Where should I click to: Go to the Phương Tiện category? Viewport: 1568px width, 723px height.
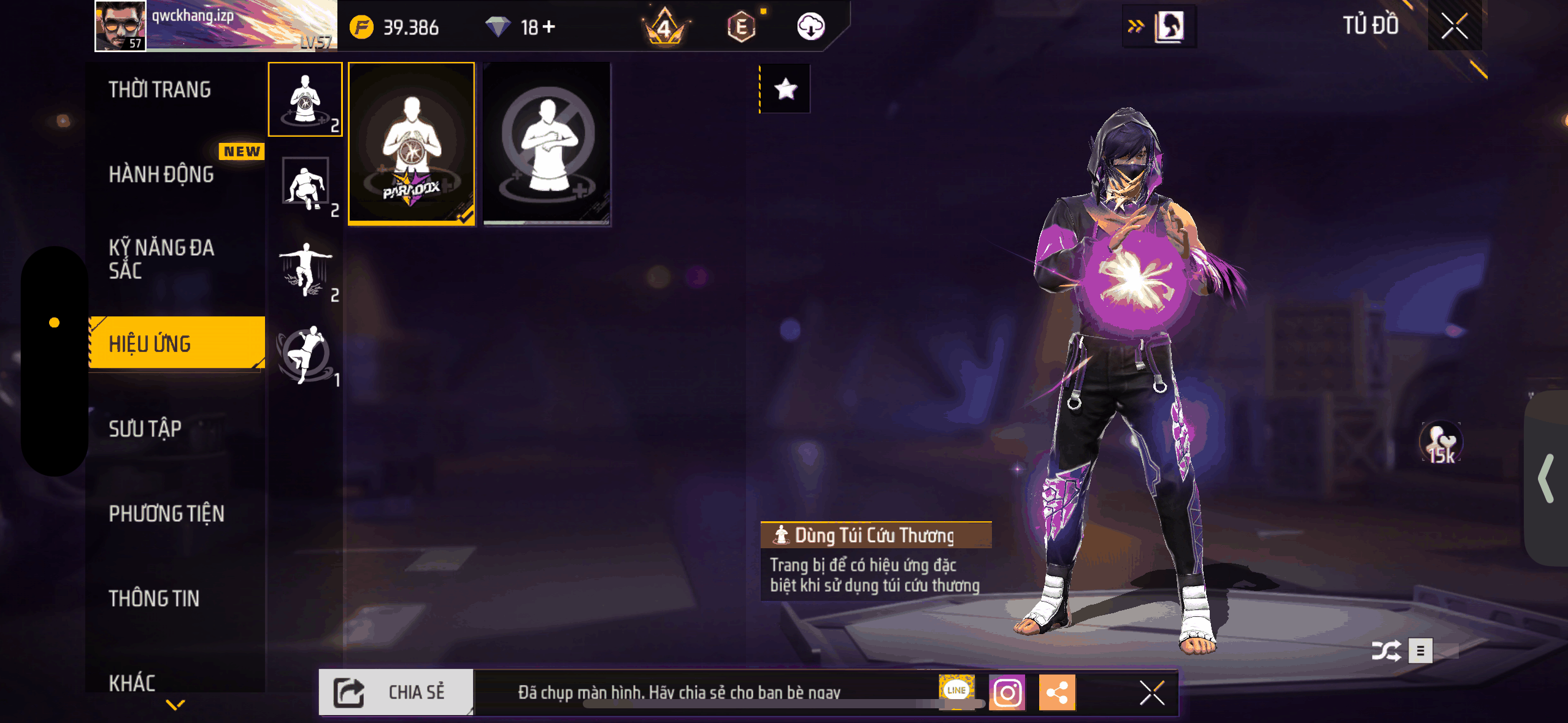167,514
